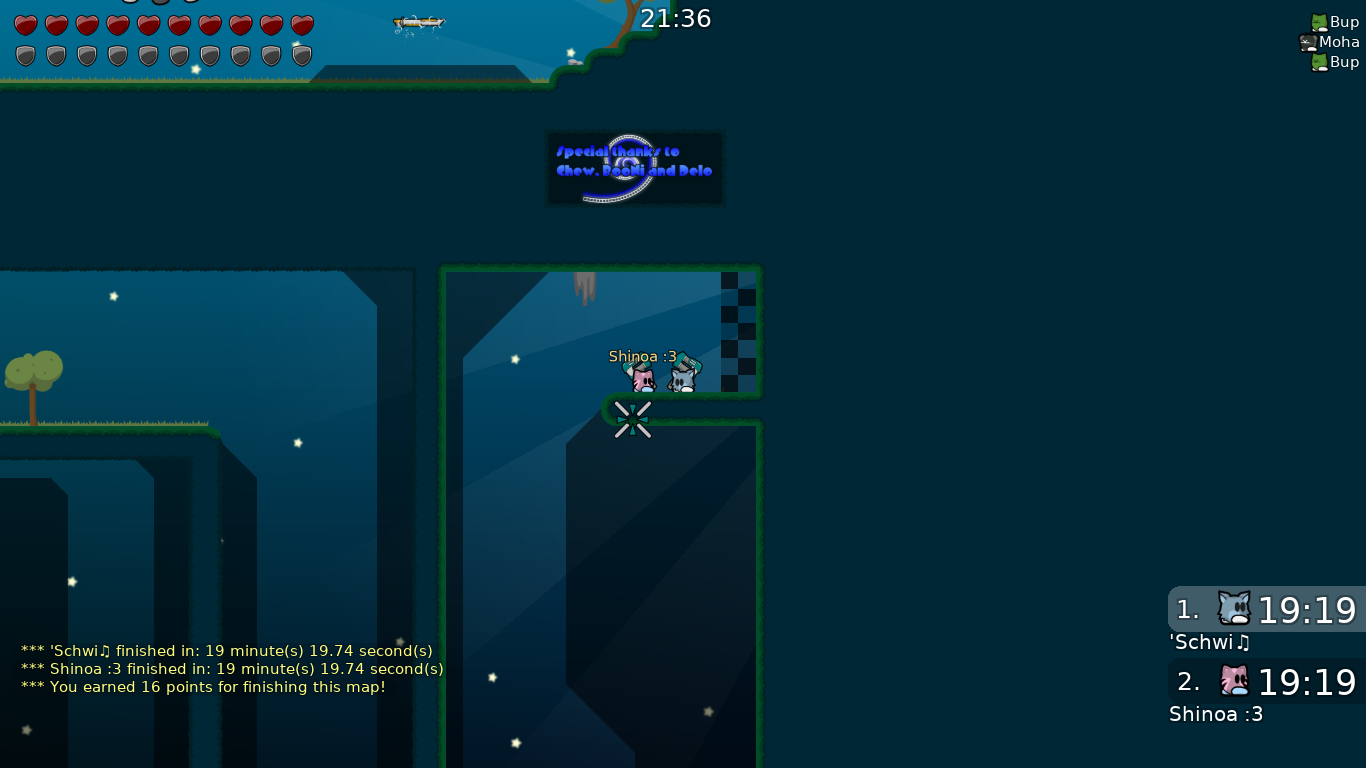
Task: Click the floating weapon pickup near the top
Action: tap(421, 24)
